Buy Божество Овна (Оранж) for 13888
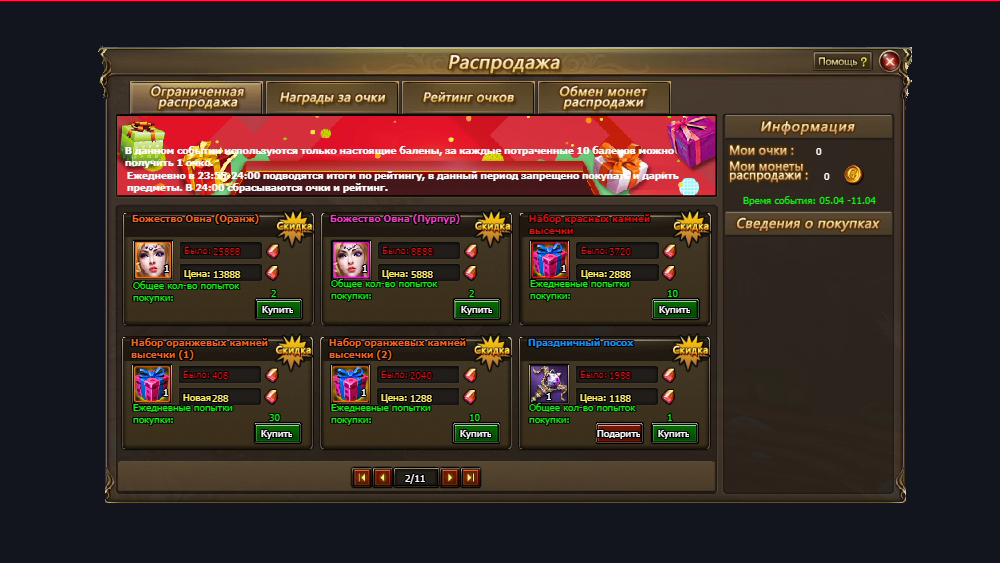 click(x=278, y=310)
